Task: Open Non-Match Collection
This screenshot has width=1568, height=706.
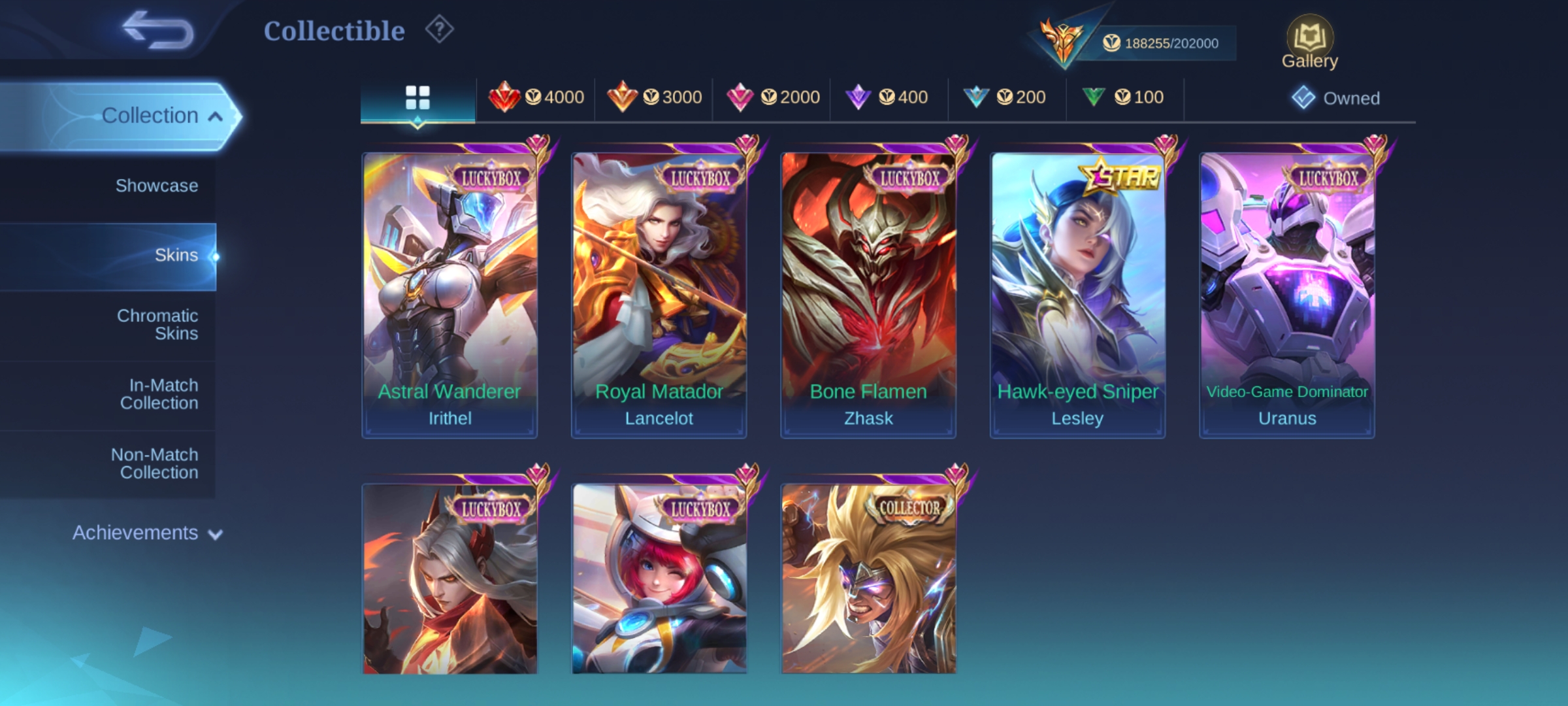Action: point(155,463)
